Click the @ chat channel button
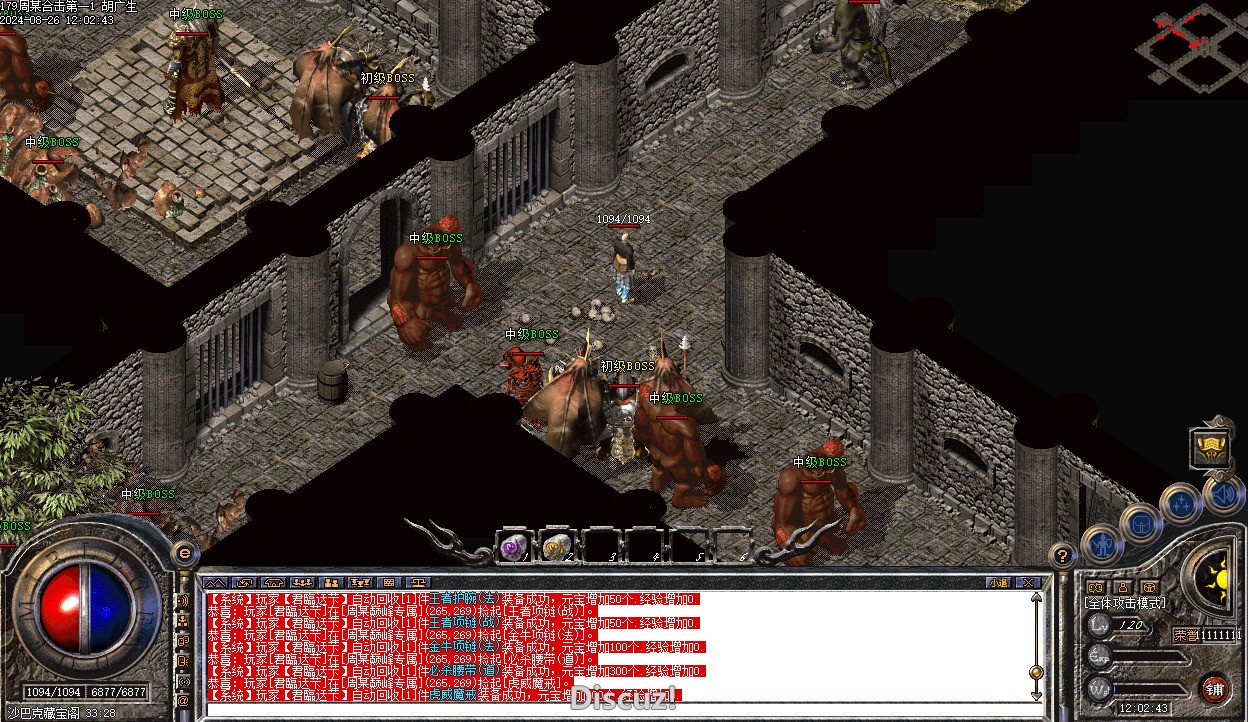 183,702
